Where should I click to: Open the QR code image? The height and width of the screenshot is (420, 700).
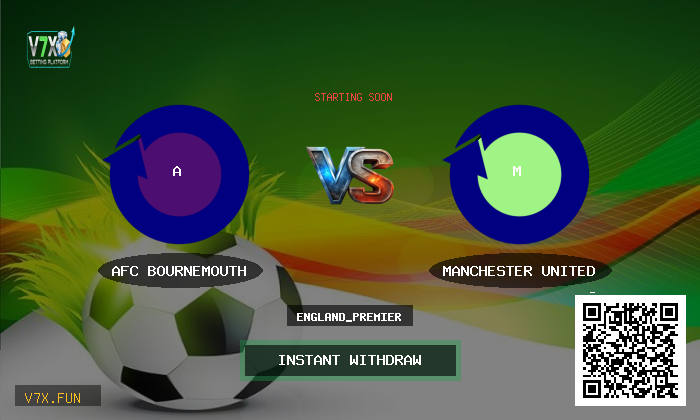[x=630, y=350]
